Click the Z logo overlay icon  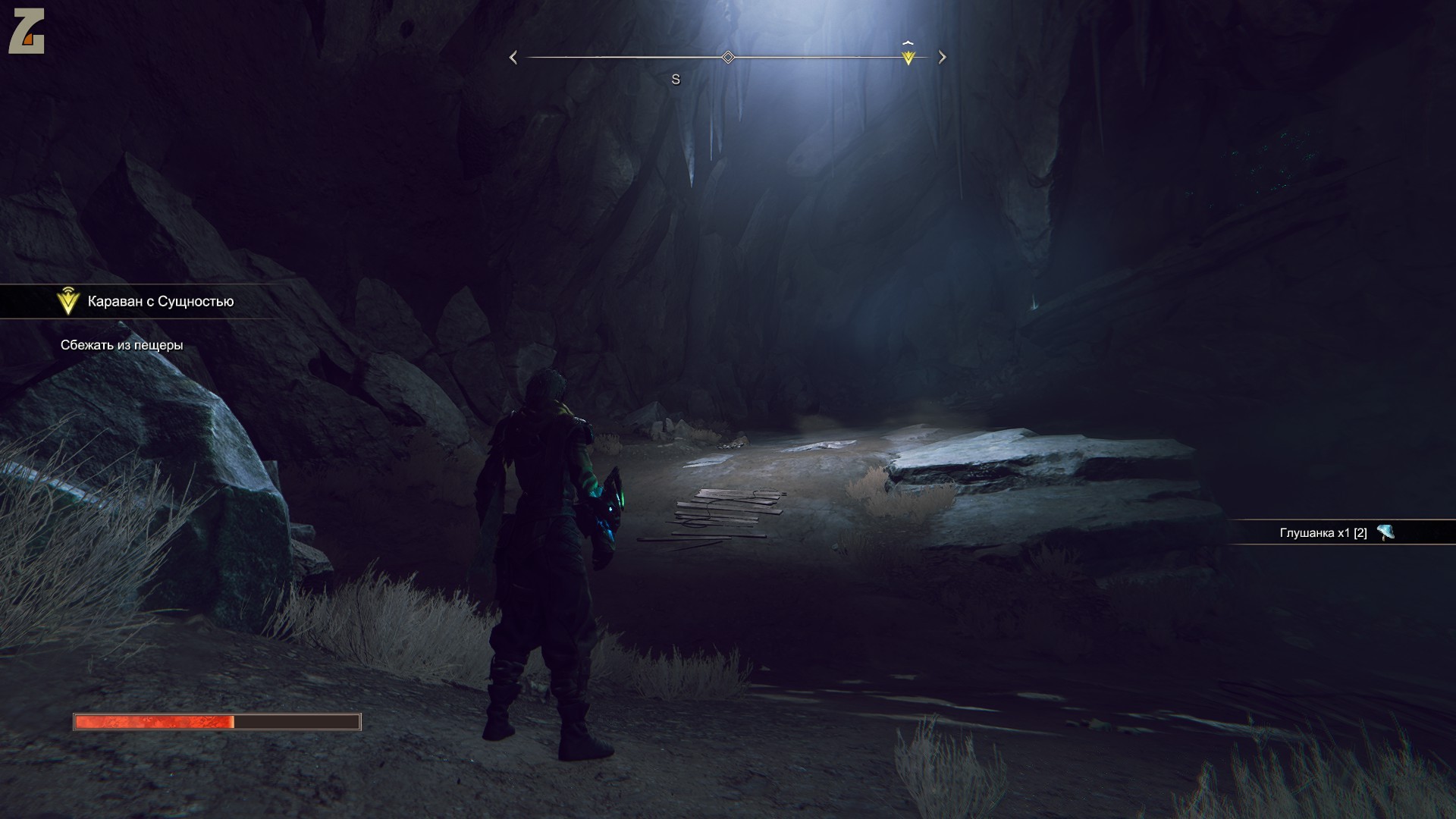tap(27, 32)
